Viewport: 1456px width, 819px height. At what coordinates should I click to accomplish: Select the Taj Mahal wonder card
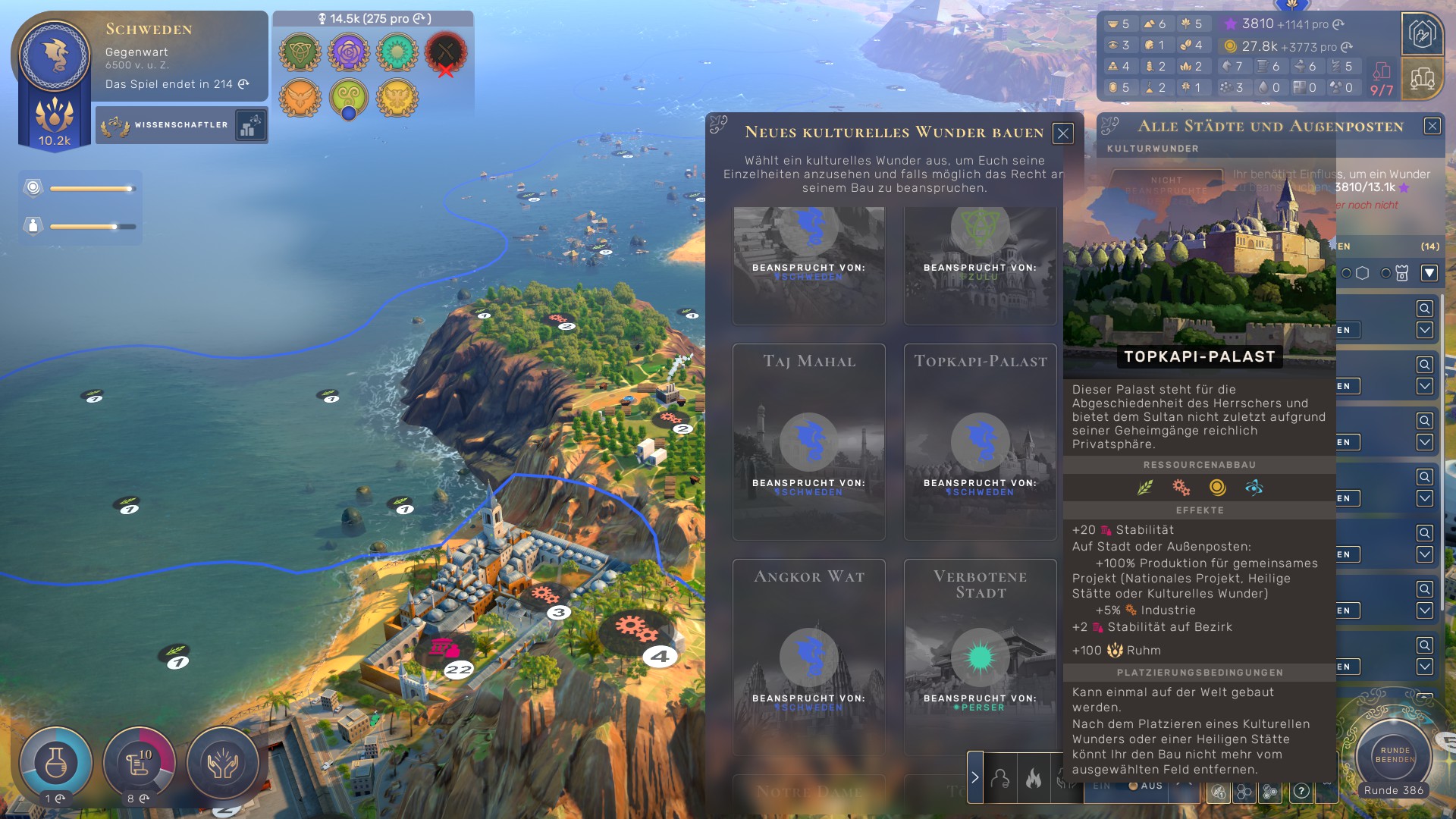point(808,441)
